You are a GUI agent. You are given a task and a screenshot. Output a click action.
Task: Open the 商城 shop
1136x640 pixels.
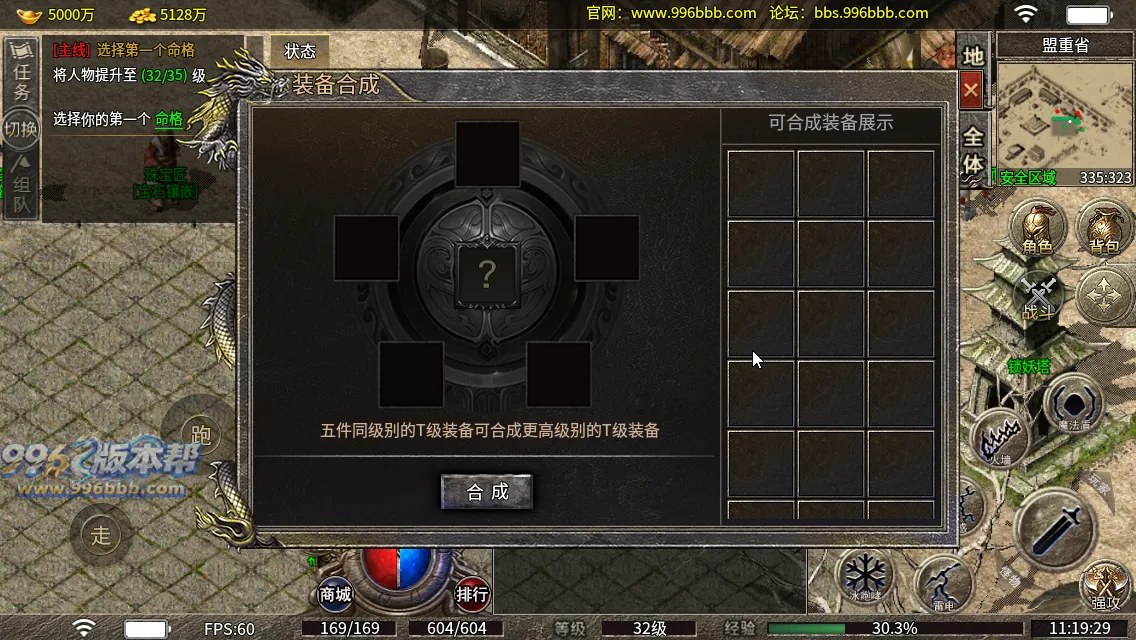coord(336,594)
